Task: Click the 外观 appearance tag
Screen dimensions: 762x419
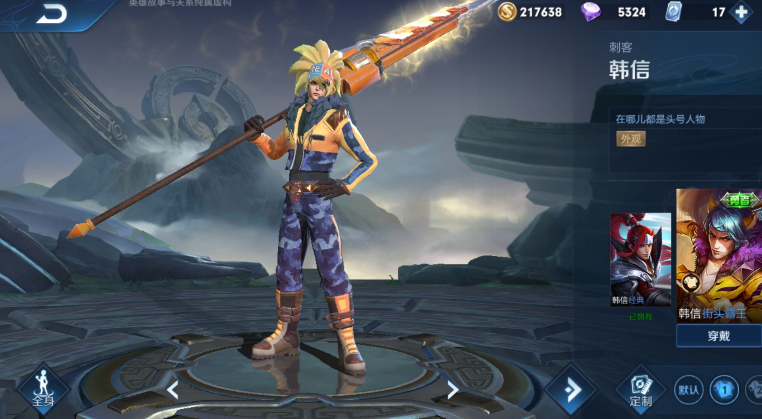Action: coord(630,139)
